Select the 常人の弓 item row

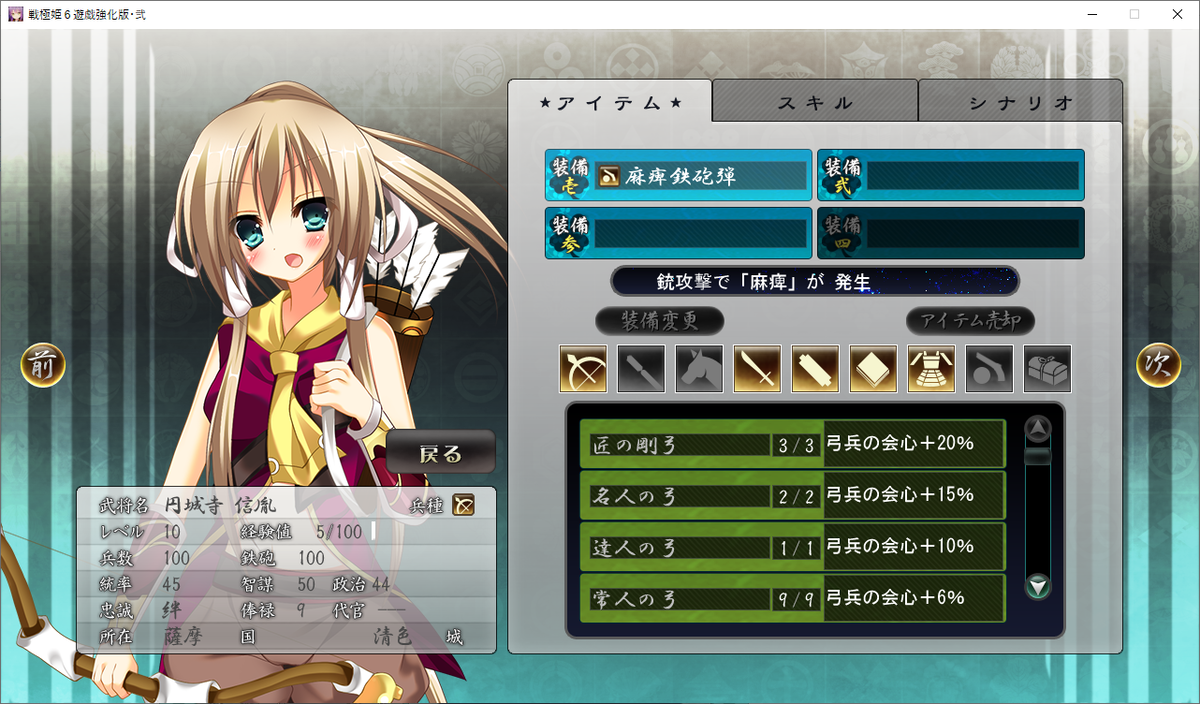[x=792, y=598]
